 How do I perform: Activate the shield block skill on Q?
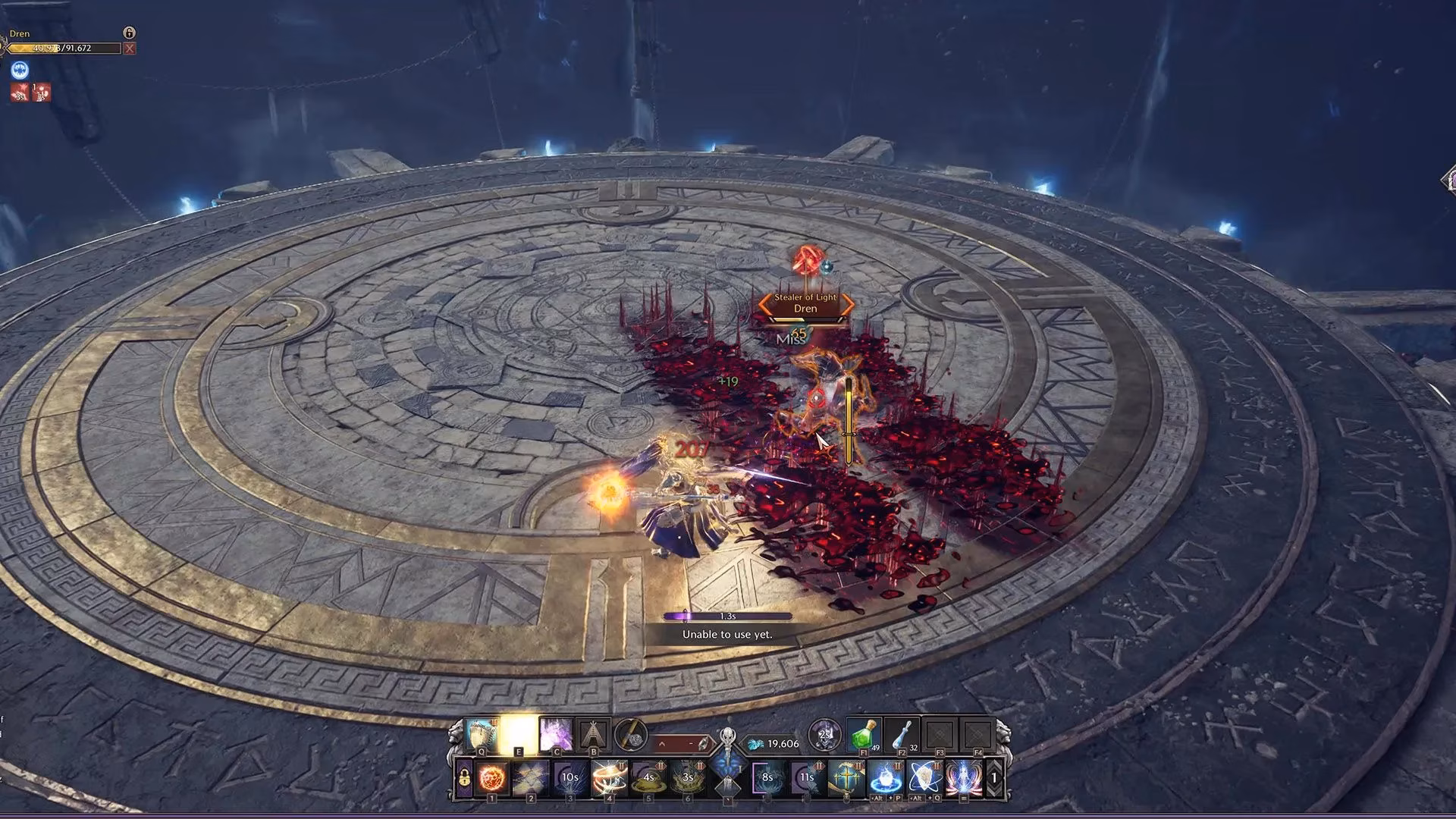pos(482,736)
